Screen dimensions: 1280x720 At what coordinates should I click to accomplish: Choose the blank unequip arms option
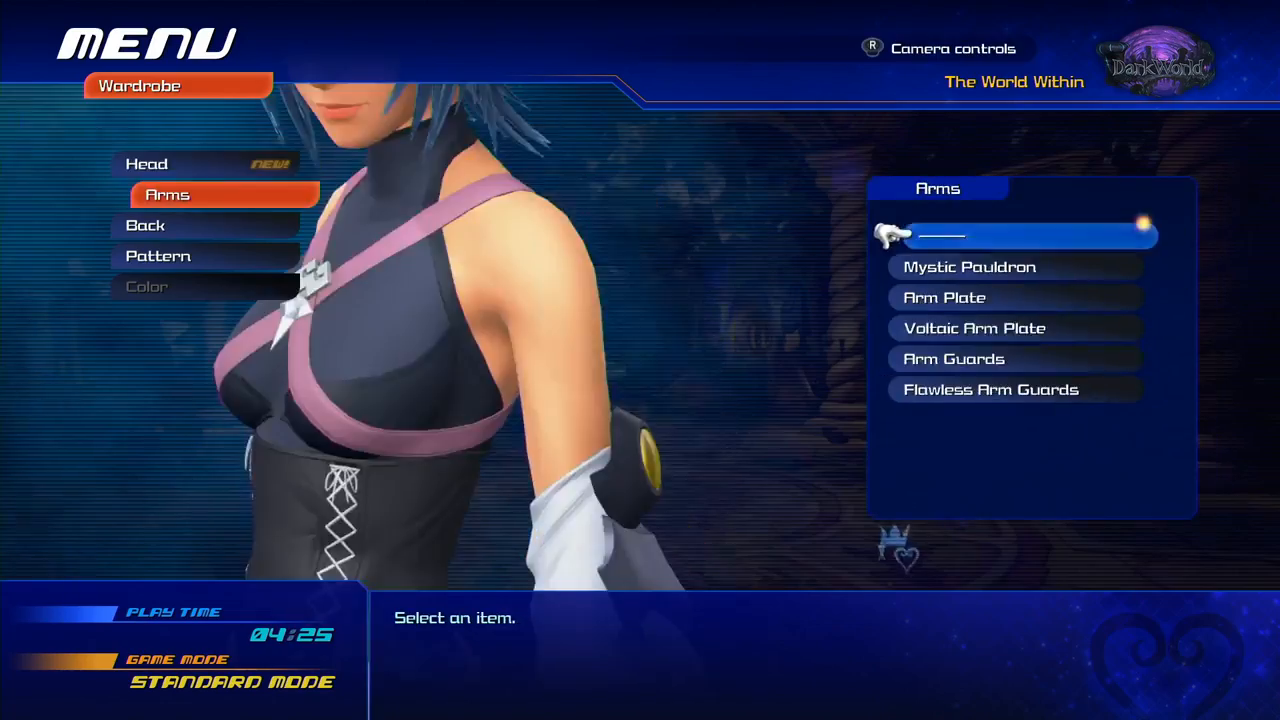[1028, 236]
